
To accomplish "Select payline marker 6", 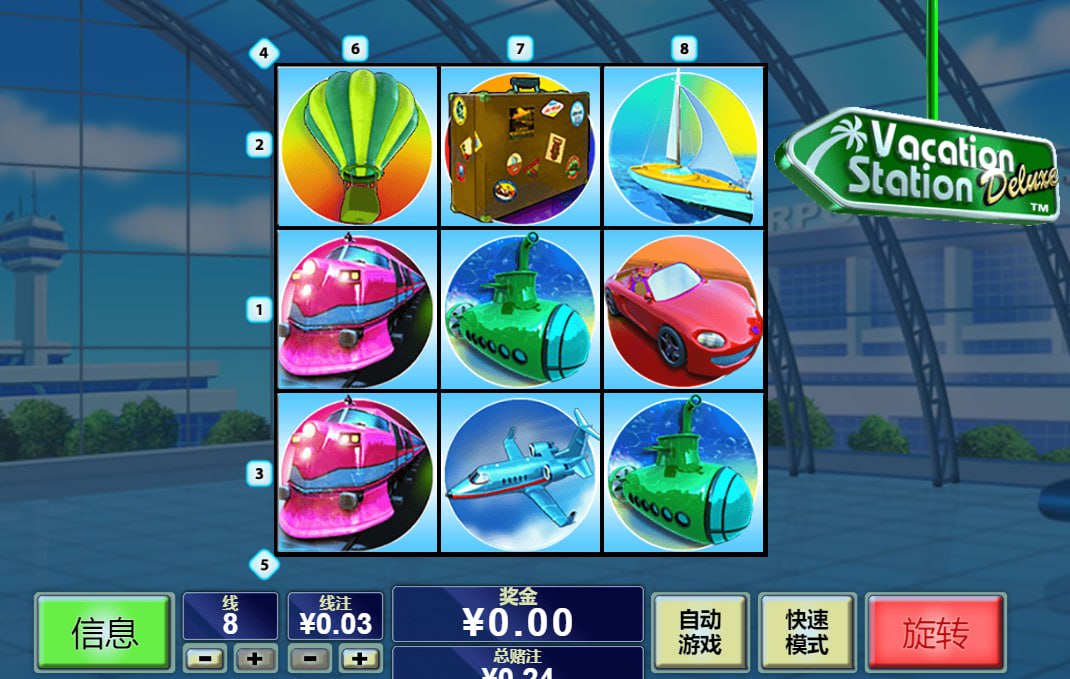I will (354, 48).
